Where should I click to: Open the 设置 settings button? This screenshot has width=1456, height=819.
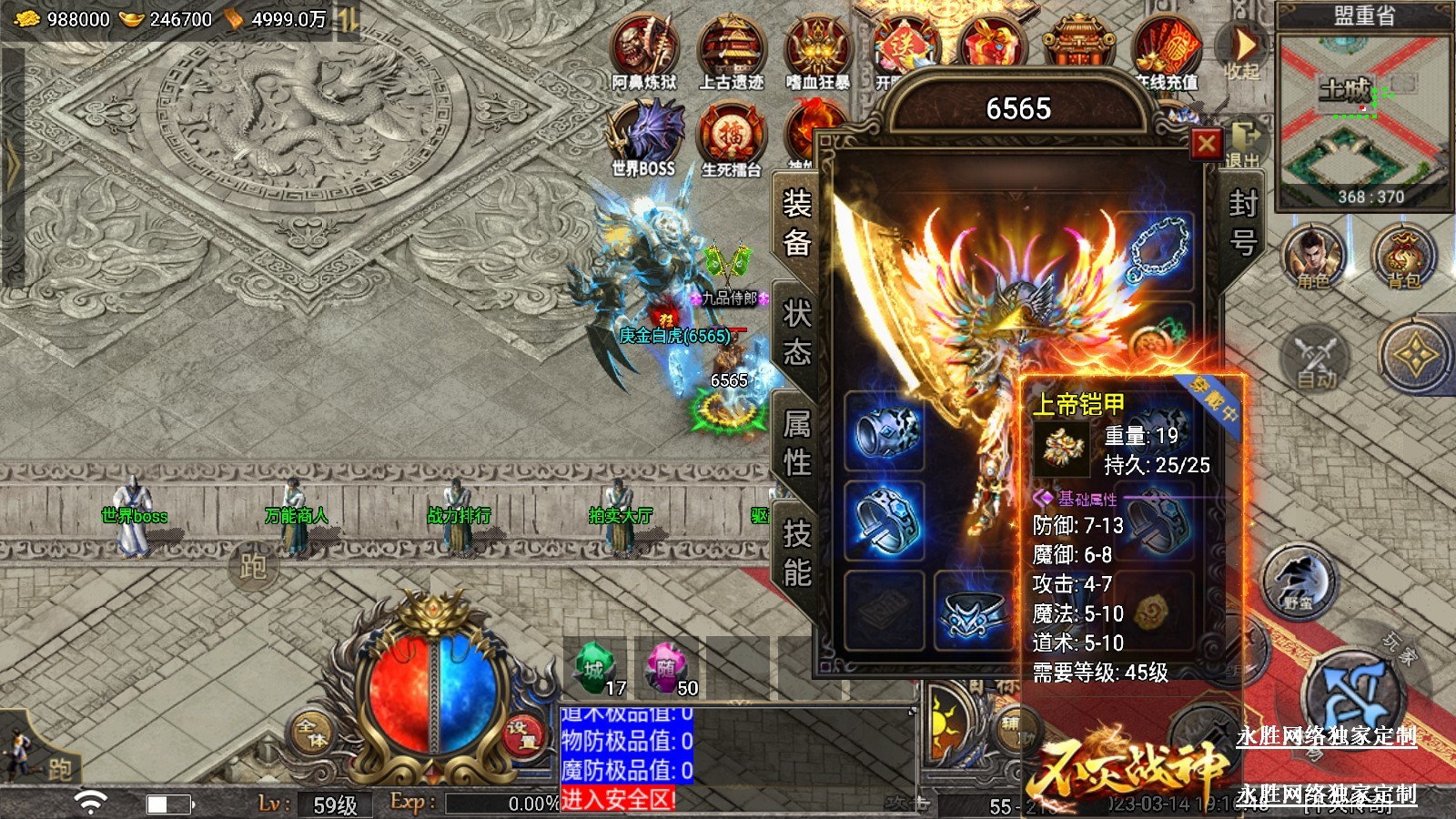522,735
